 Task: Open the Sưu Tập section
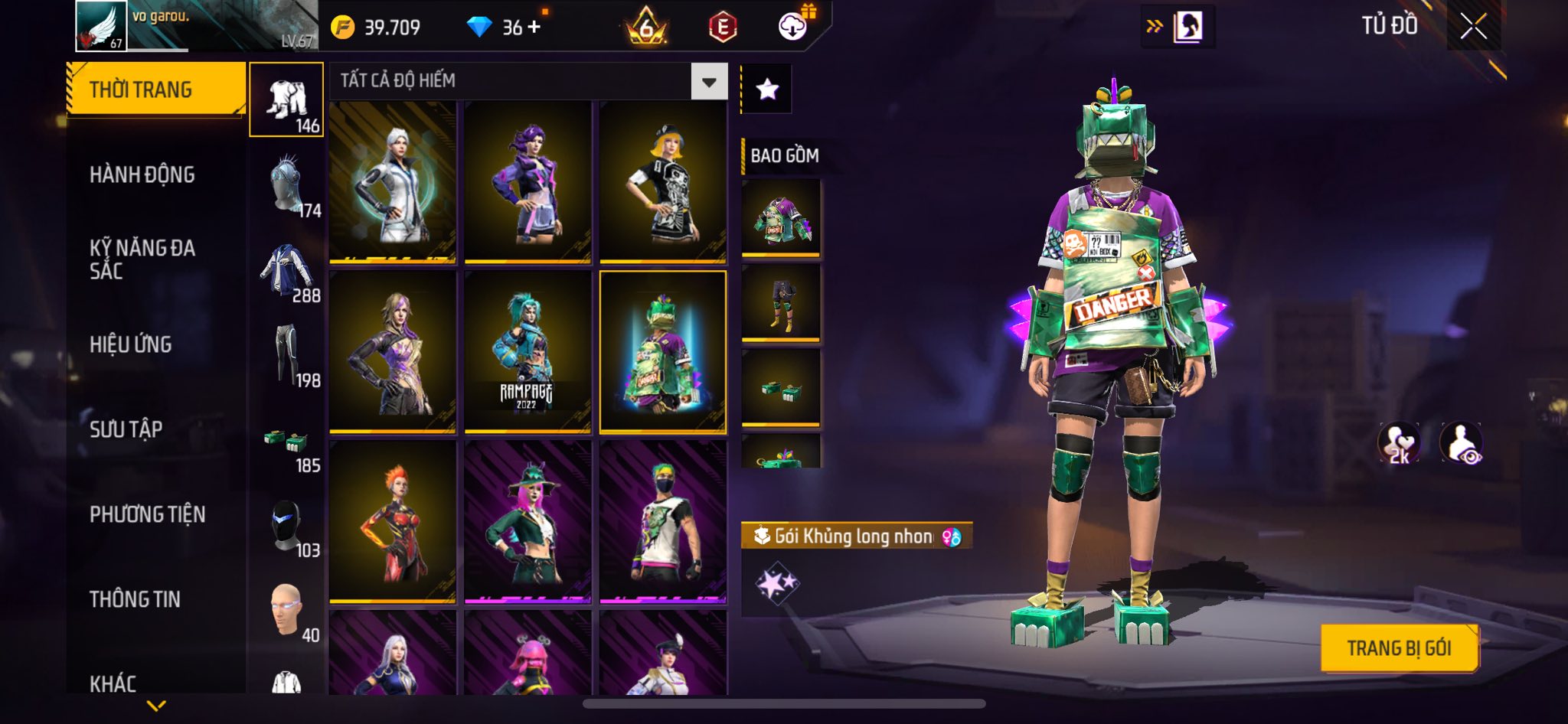click(x=126, y=429)
